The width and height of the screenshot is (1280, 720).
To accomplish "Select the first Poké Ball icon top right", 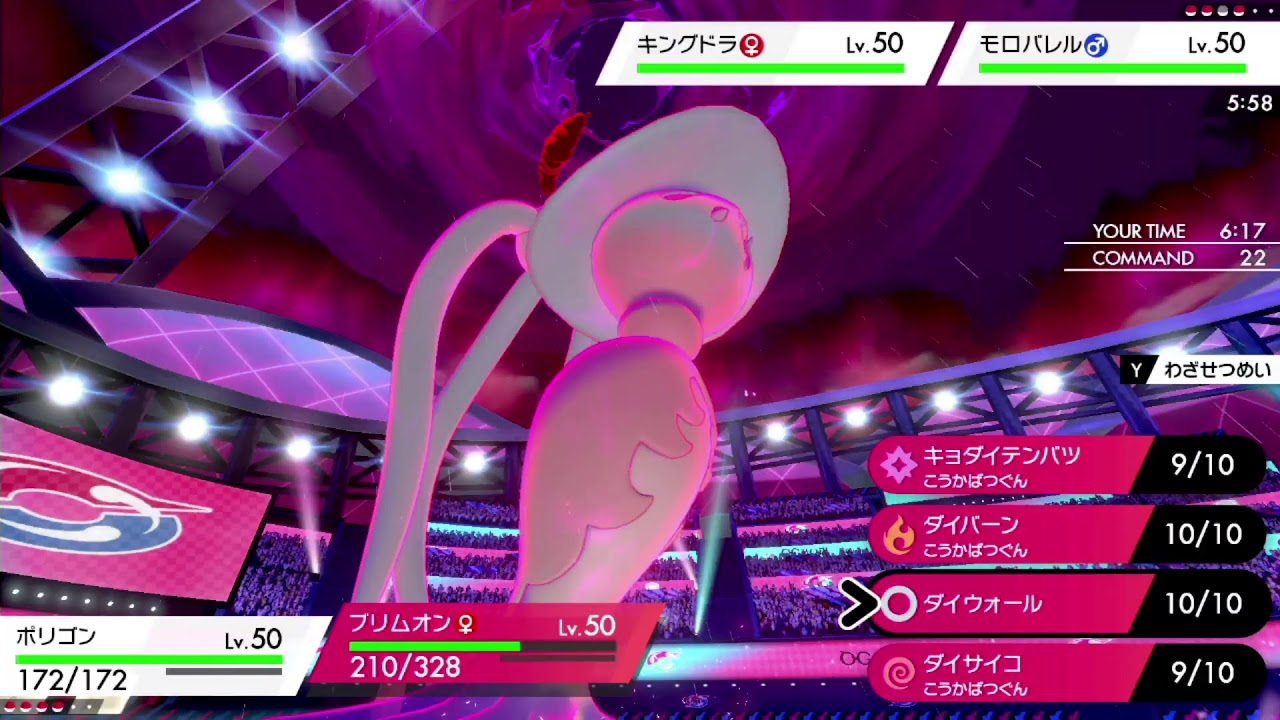I will tap(1190, 10).
